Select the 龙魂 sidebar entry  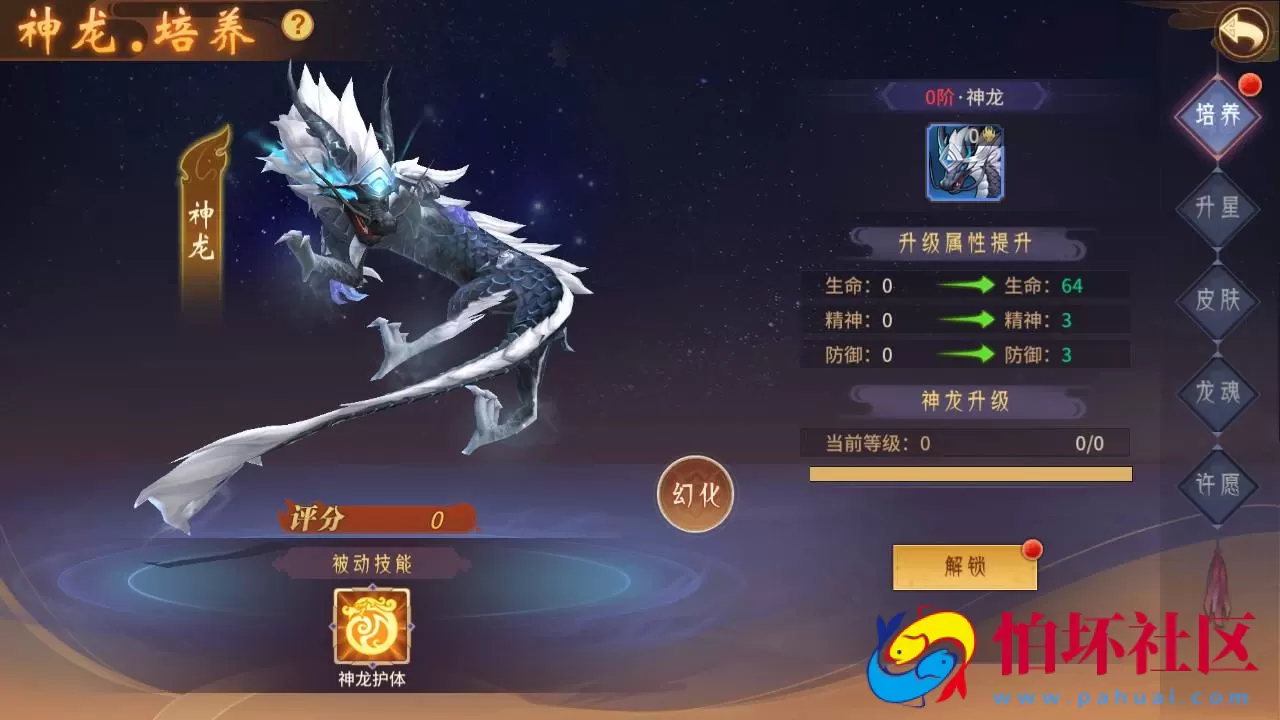click(1218, 393)
